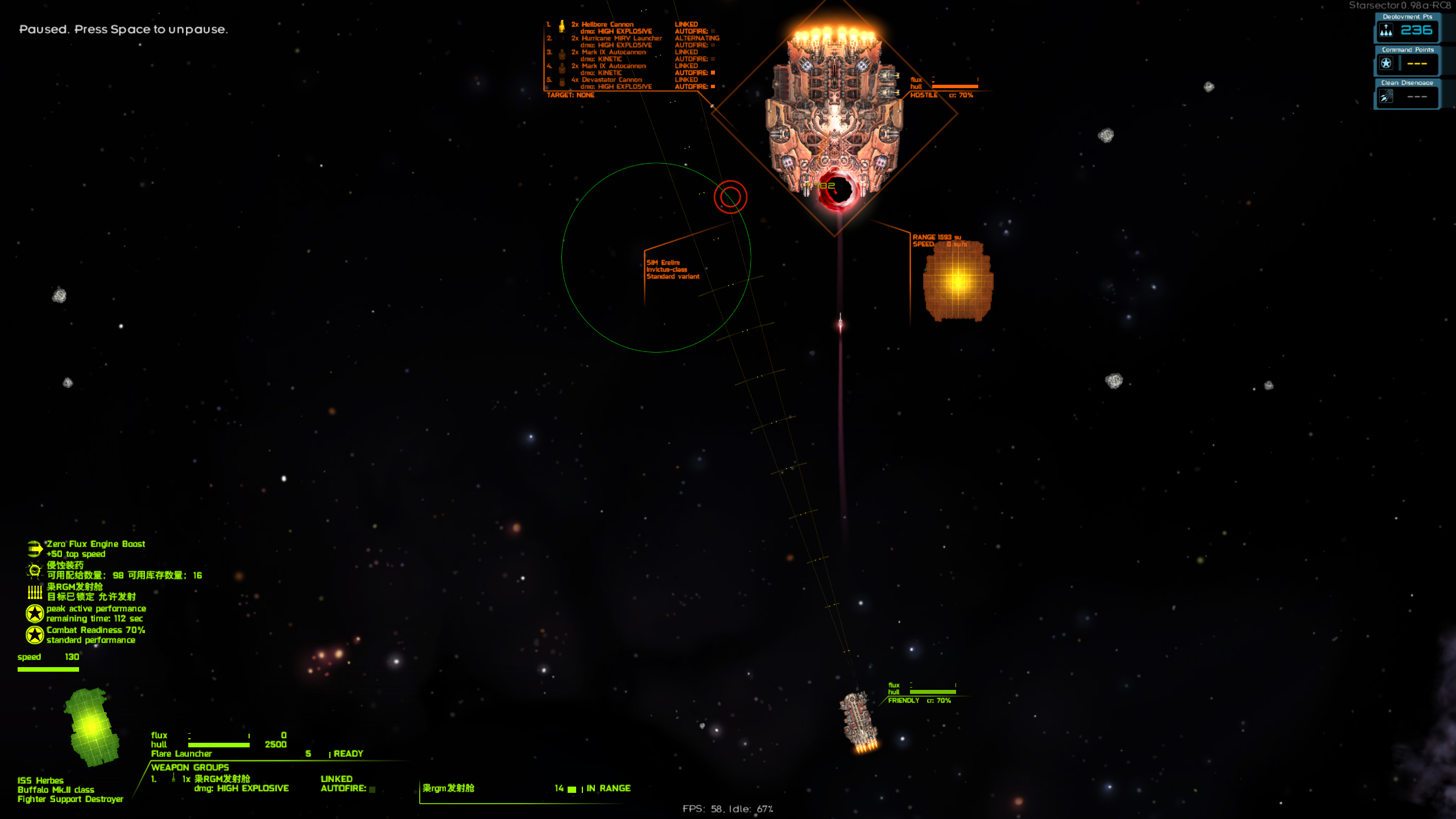Click the Deployment Pts fleet icon
This screenshot has width=1456, height=819.
click(x=1386, y=31)
